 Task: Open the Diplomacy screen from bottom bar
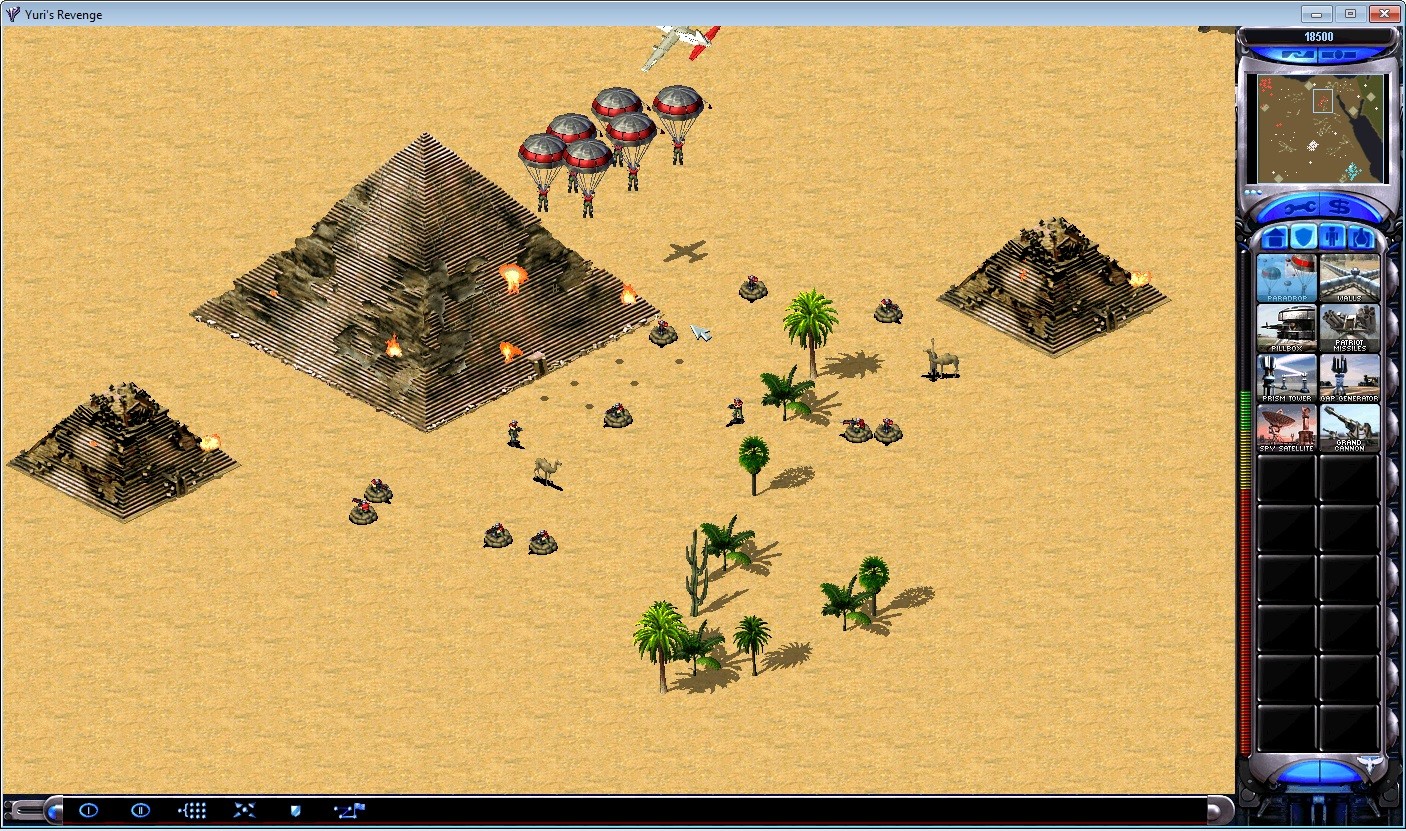294,810
